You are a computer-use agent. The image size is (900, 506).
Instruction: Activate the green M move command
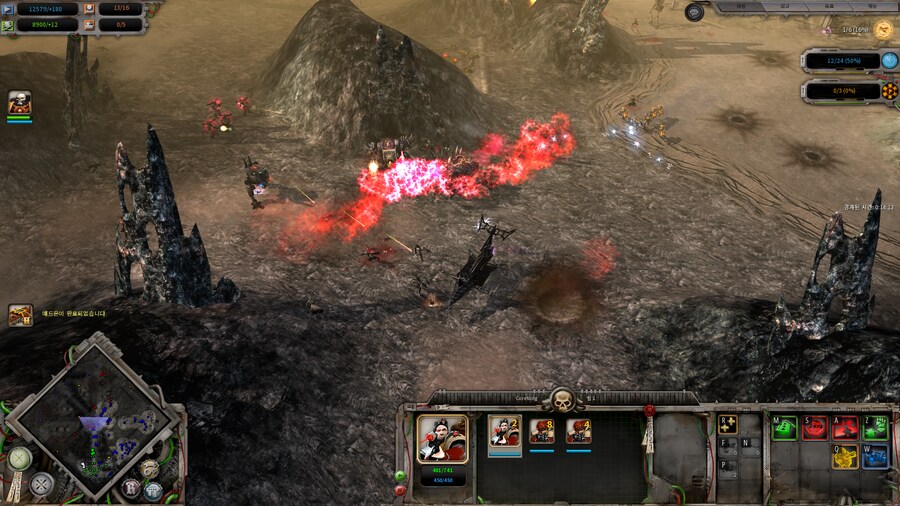tap(785, 428)
